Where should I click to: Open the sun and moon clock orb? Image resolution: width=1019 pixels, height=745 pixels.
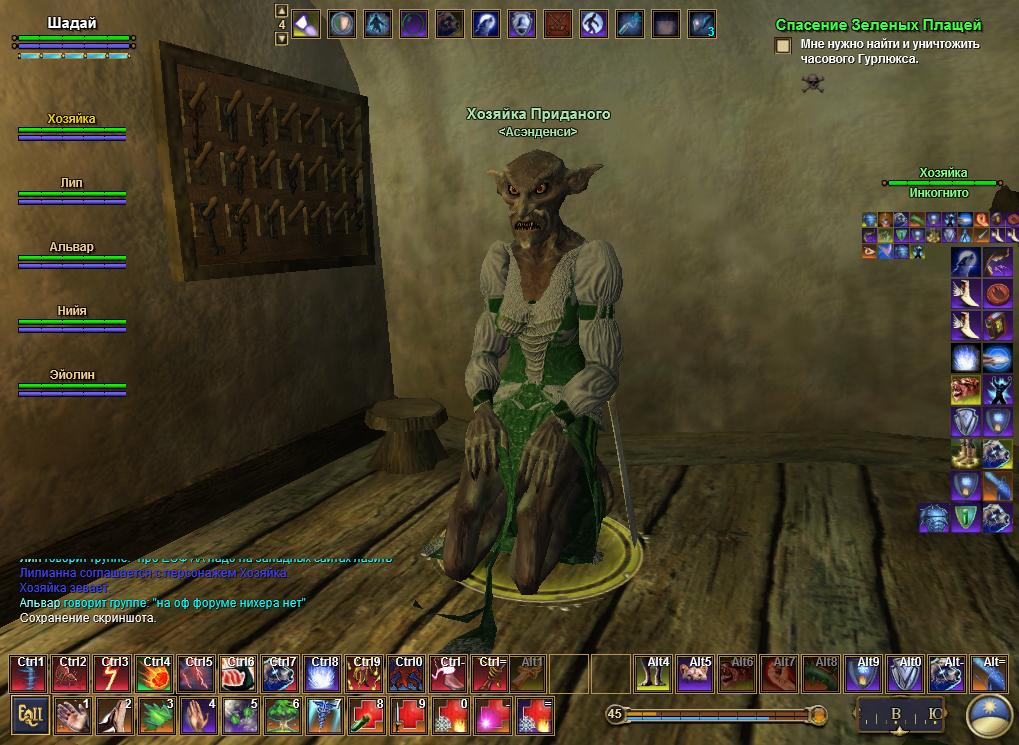tap(991, 716)
